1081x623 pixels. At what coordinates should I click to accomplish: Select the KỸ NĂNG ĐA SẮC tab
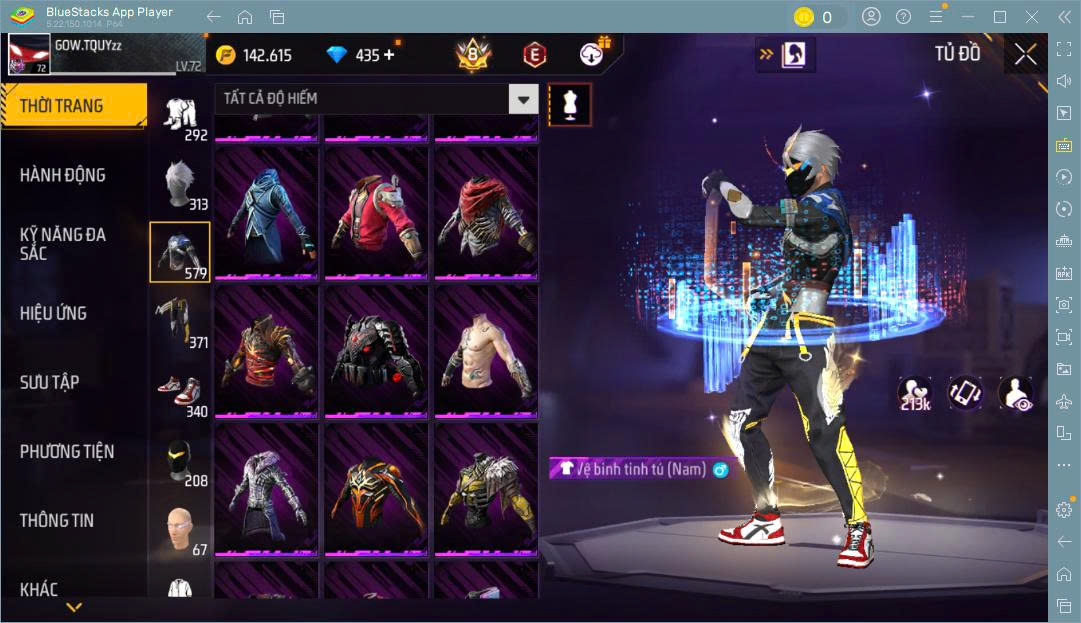[x=63, y=243]
